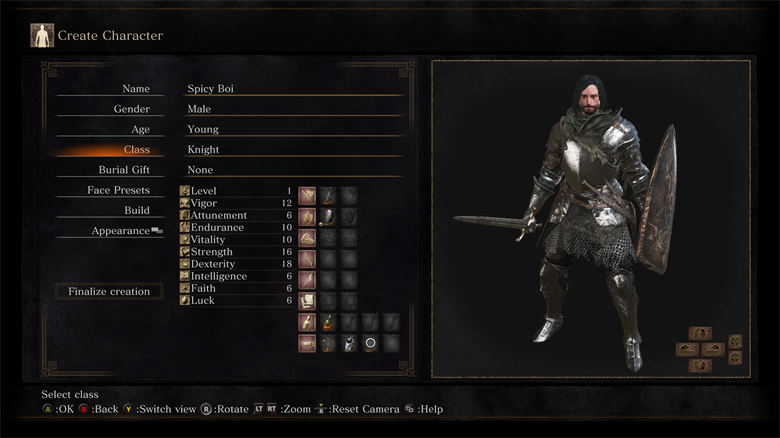The height and width of the screenshot is (438, 780).
Task: Click Finalize creation button
Action: (x=109, y=292)
